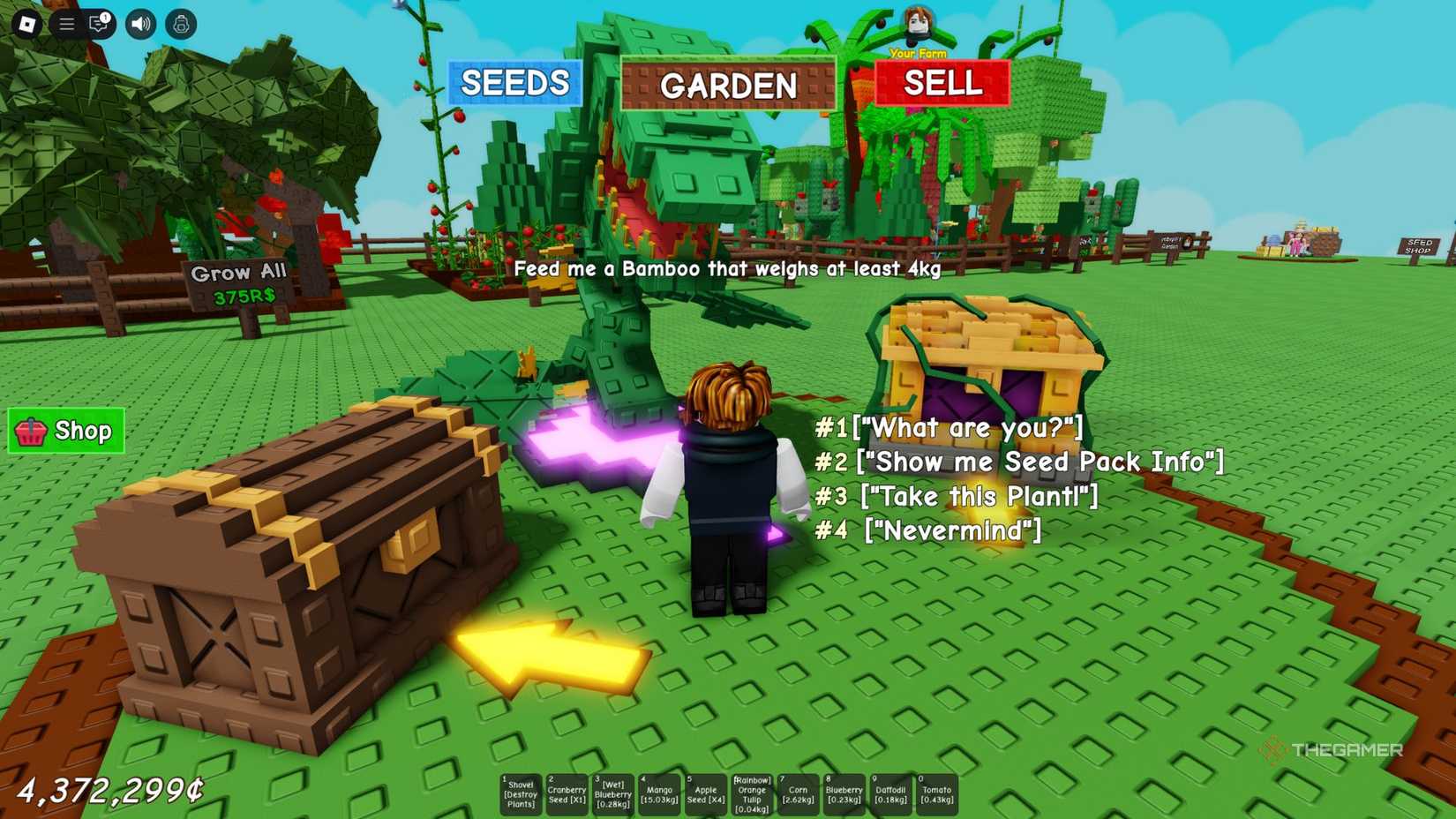Open chat with the notification badge
1456x819 pixels.
pos(100,24)
